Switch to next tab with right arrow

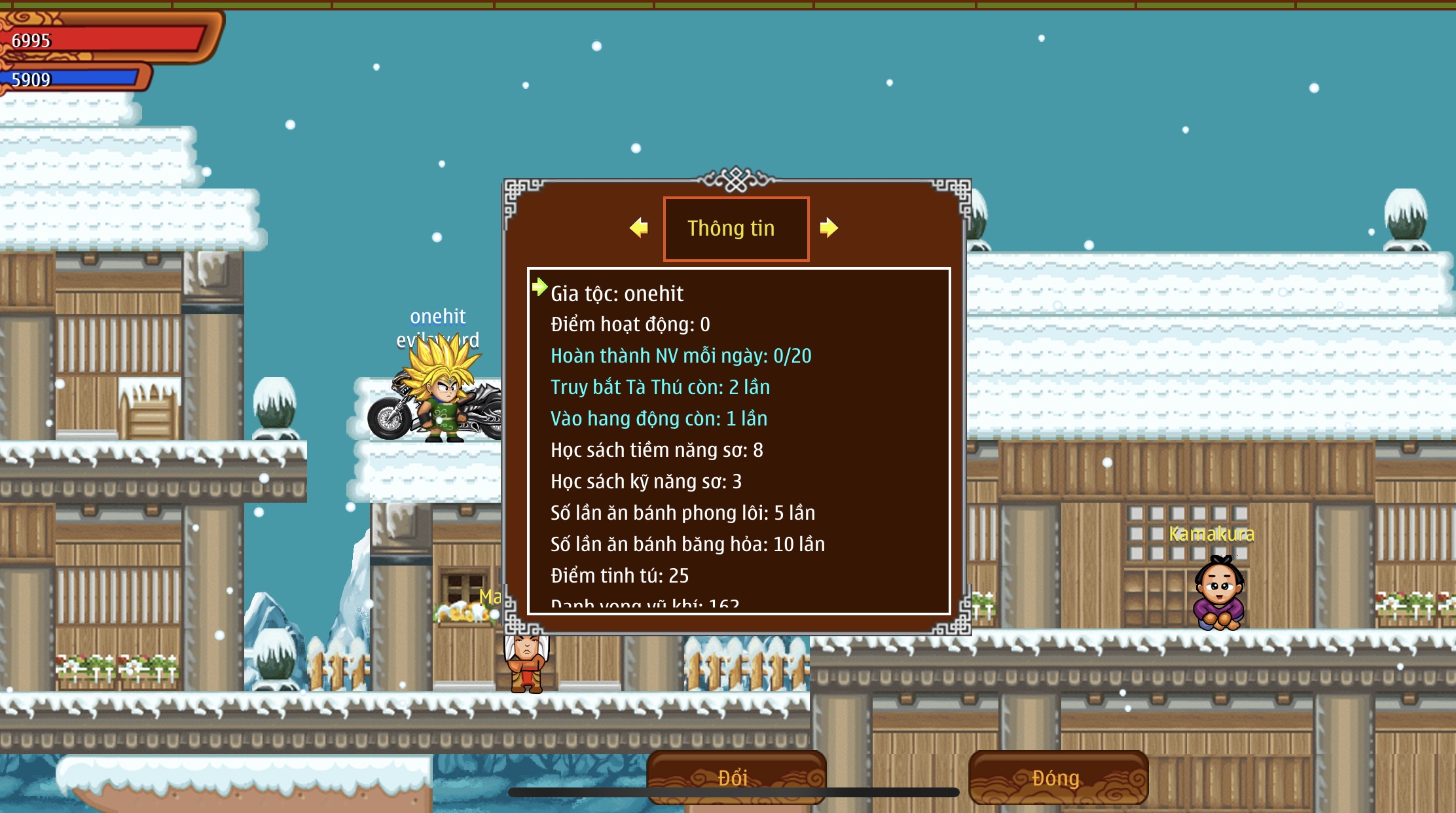point(829,228)
